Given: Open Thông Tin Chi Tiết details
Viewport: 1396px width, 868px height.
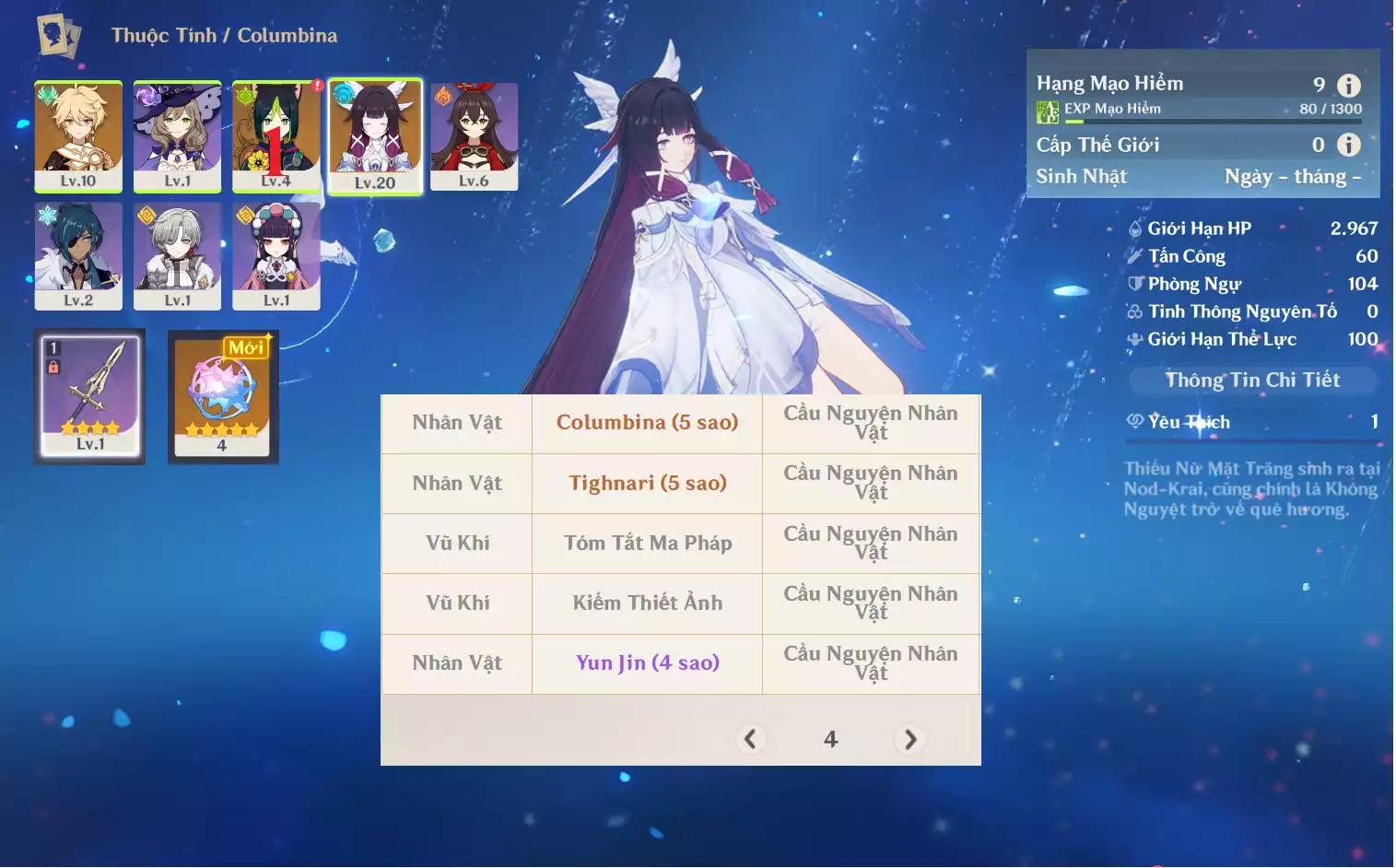Looking at the screenshot, I should (1252, 380).
